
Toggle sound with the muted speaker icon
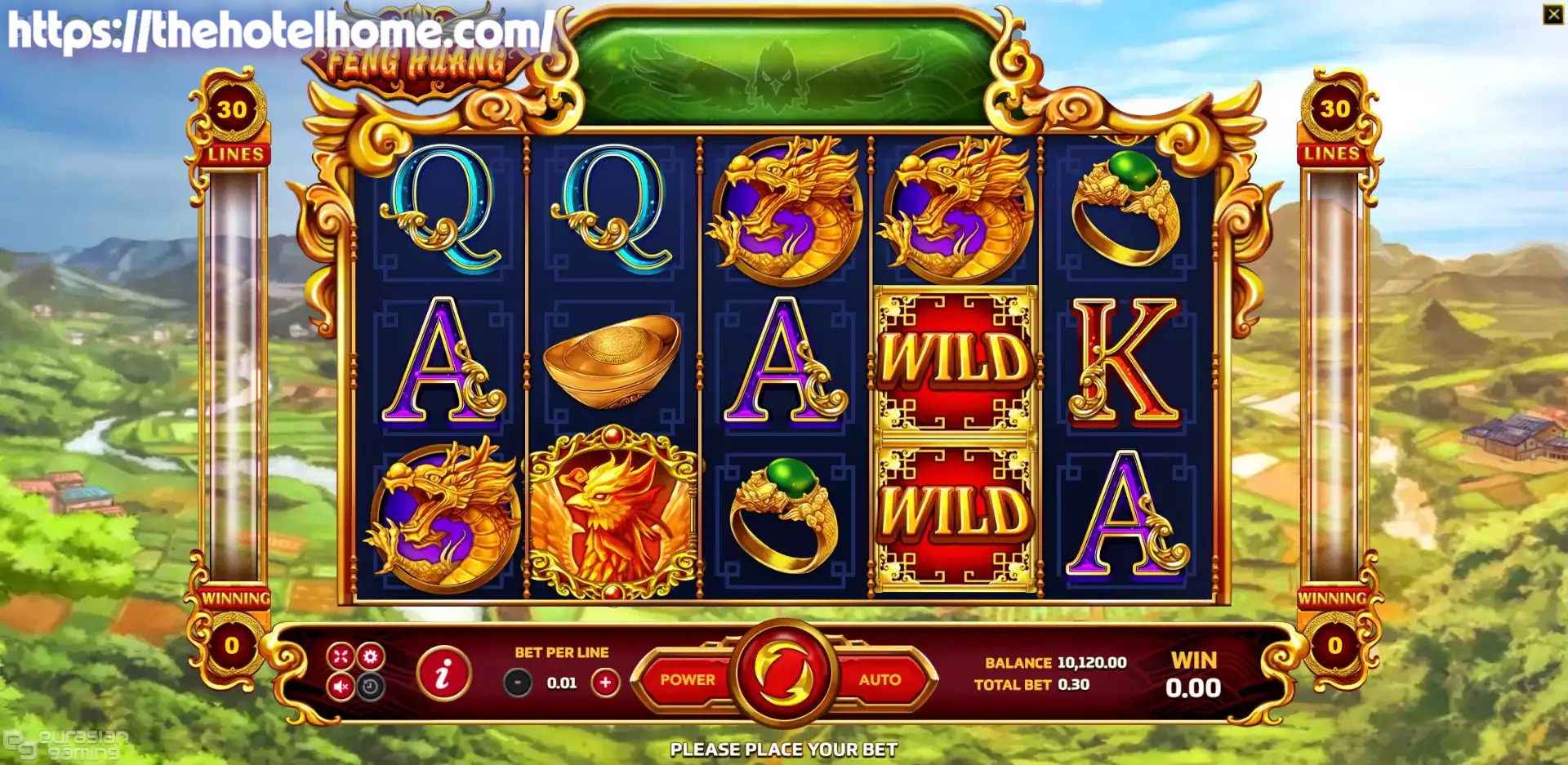(341, 687)
